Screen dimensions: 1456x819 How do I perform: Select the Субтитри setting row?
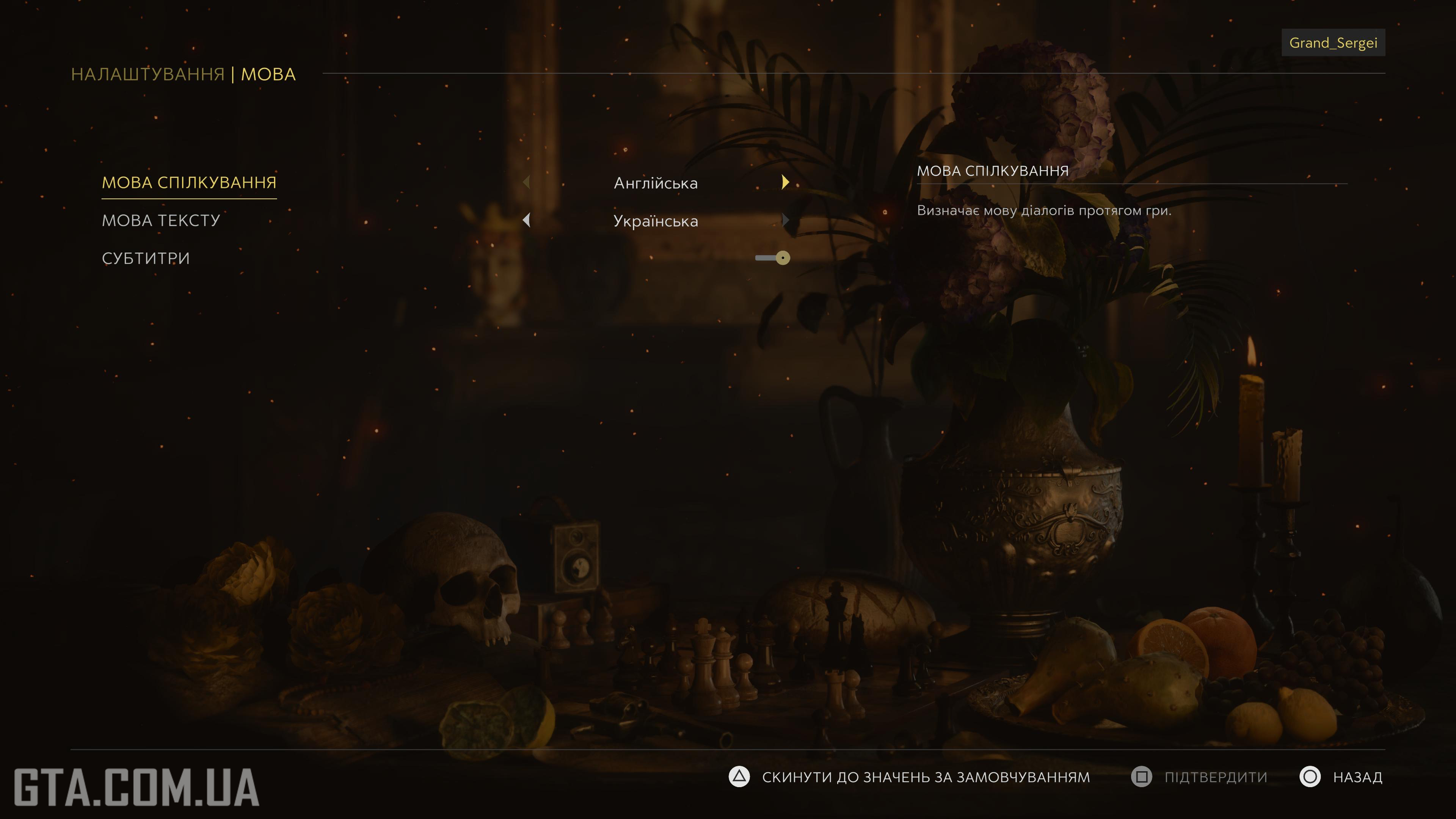(x=146, y=258)
